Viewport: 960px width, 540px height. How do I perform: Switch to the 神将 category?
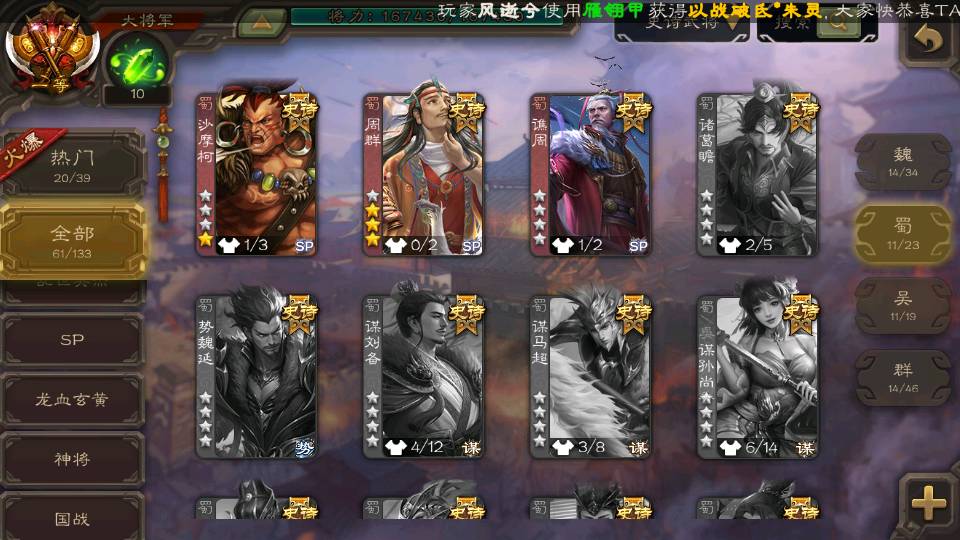point(72,460)
